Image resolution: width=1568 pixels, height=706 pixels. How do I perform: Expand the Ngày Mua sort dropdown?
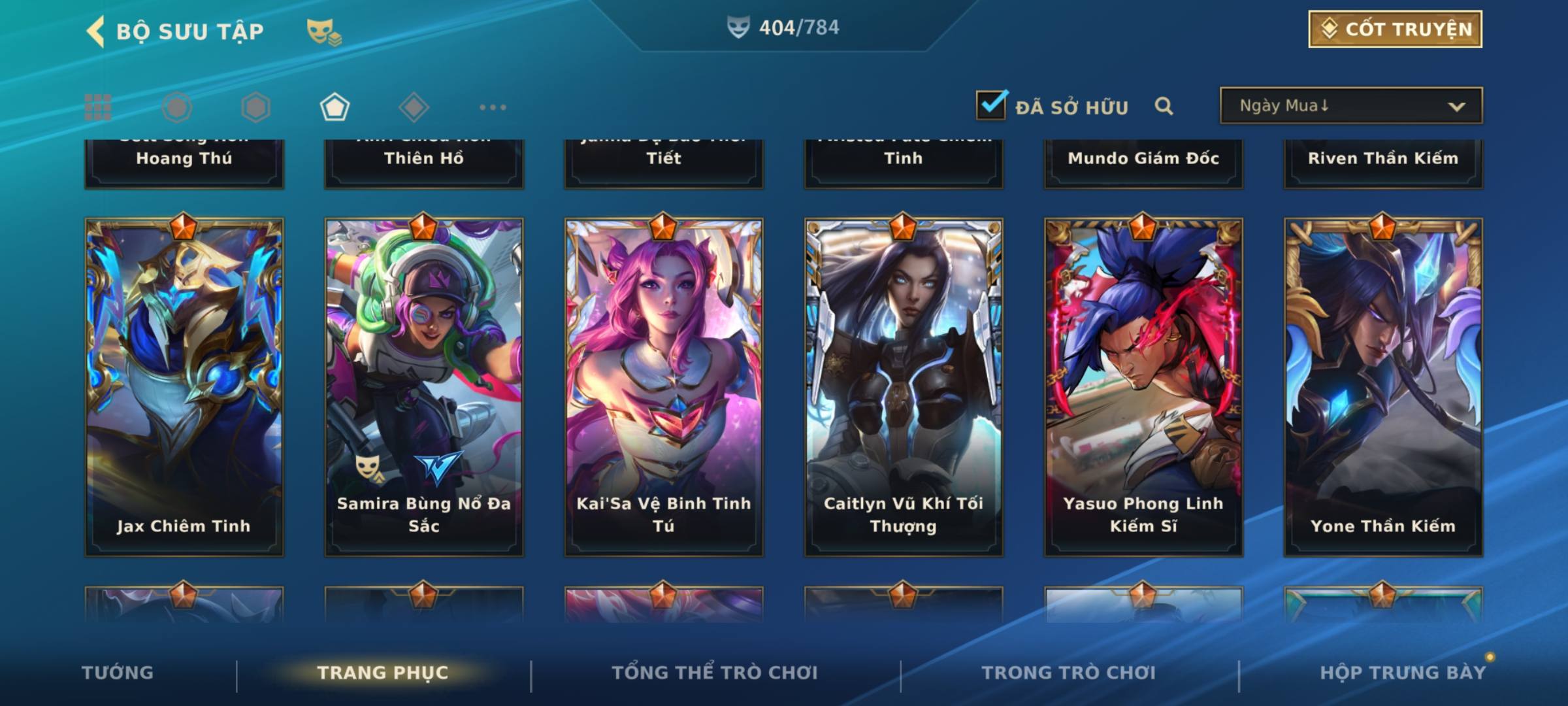(1351, 106)
